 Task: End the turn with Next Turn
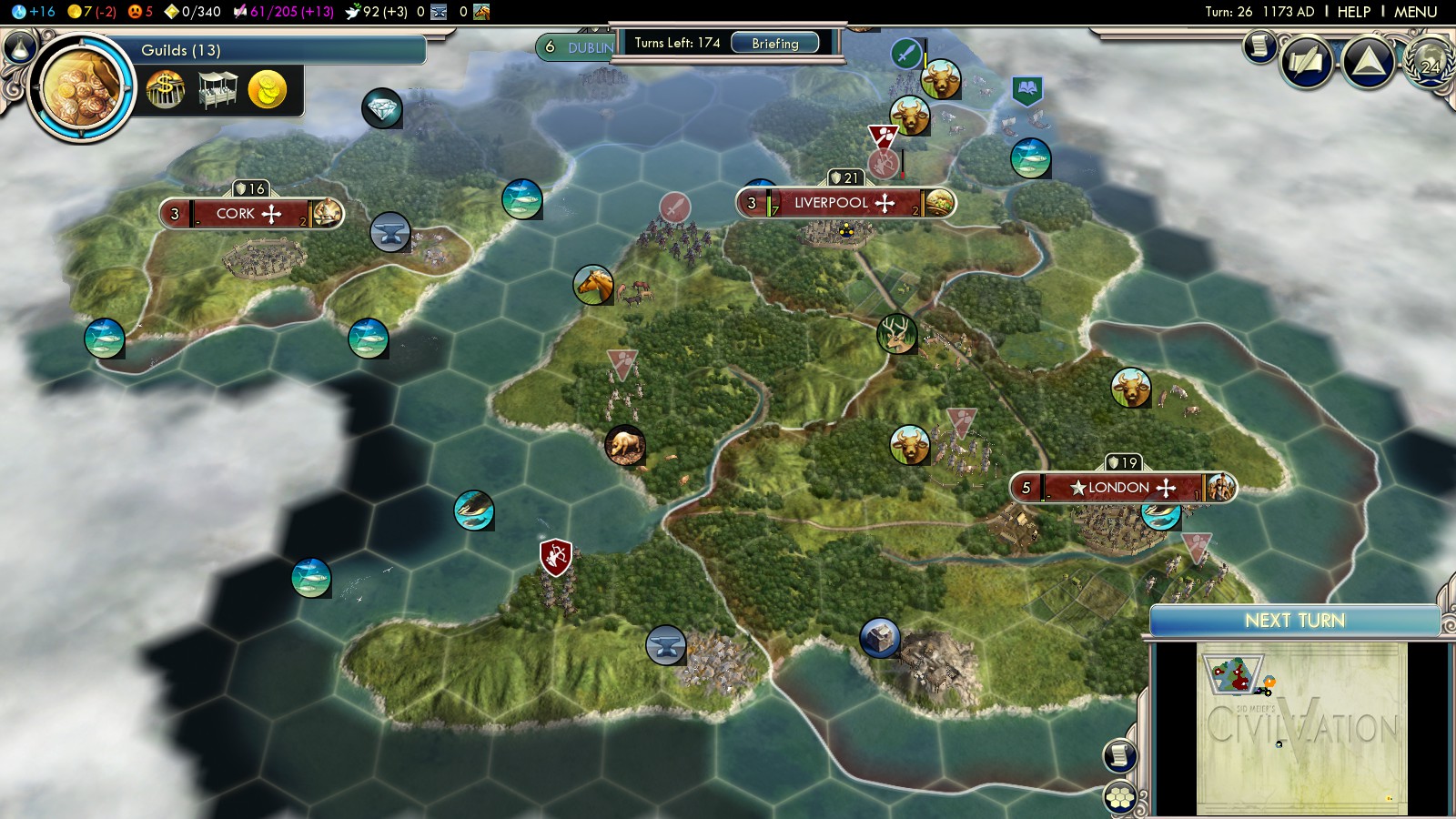(1294, 621)
